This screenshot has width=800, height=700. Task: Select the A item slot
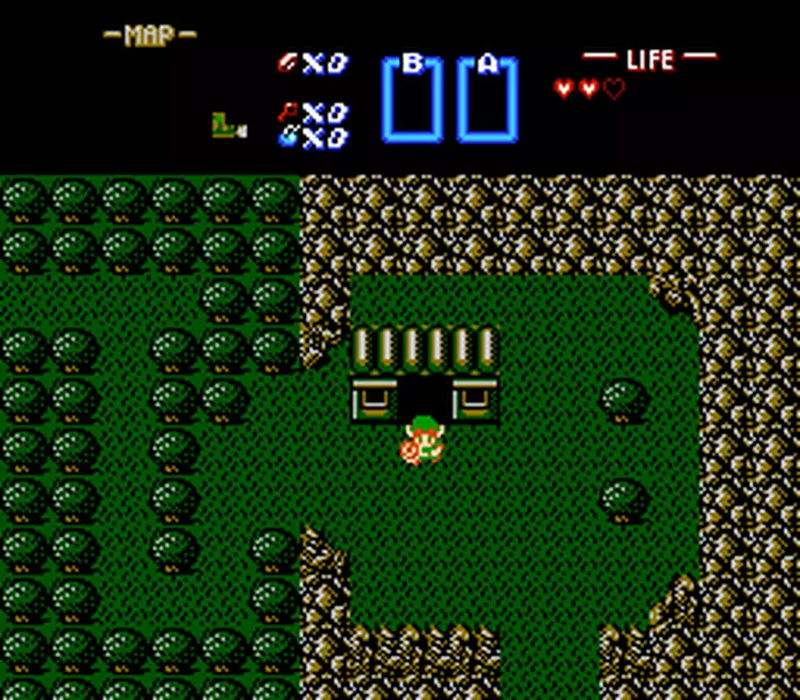coord(488,100)
